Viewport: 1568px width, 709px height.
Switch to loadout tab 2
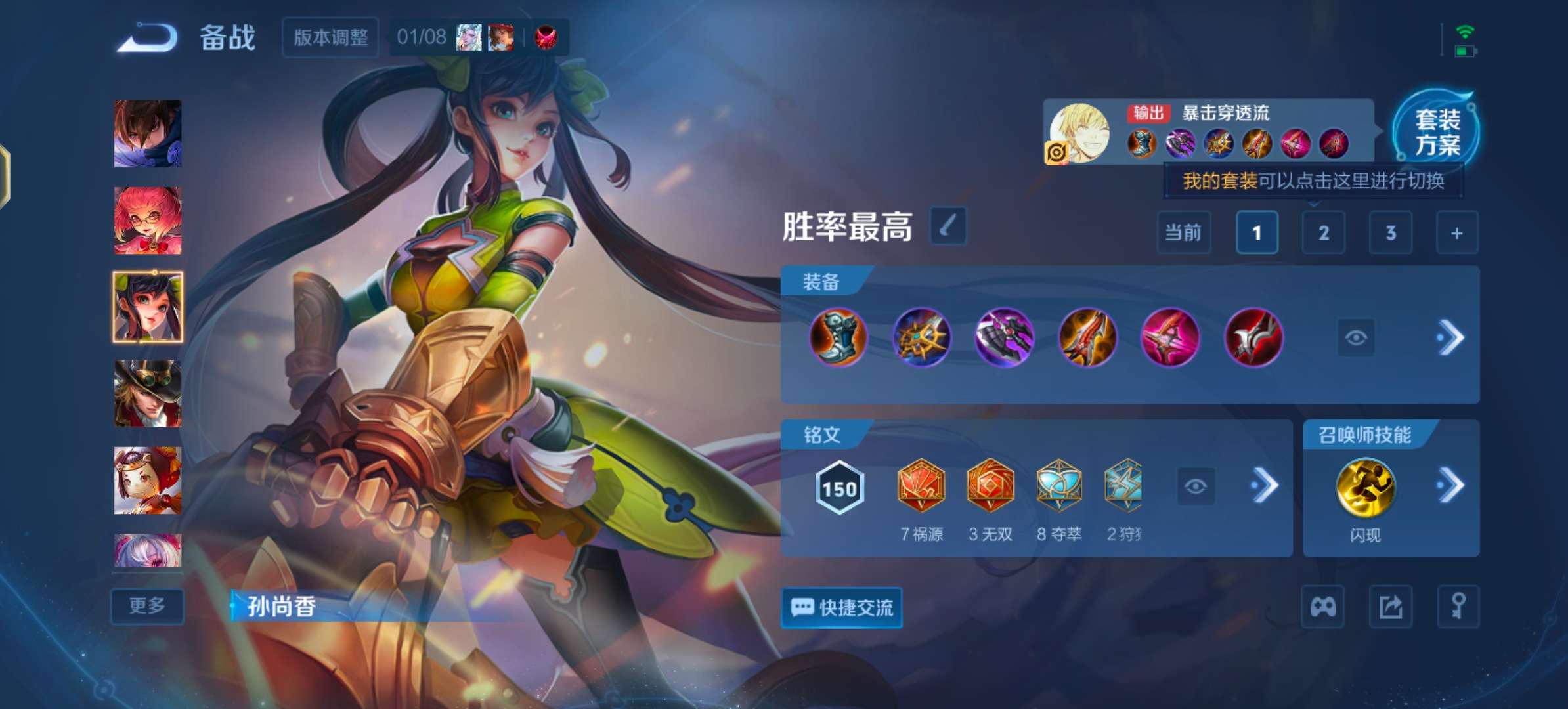(x=1323, y=233)
